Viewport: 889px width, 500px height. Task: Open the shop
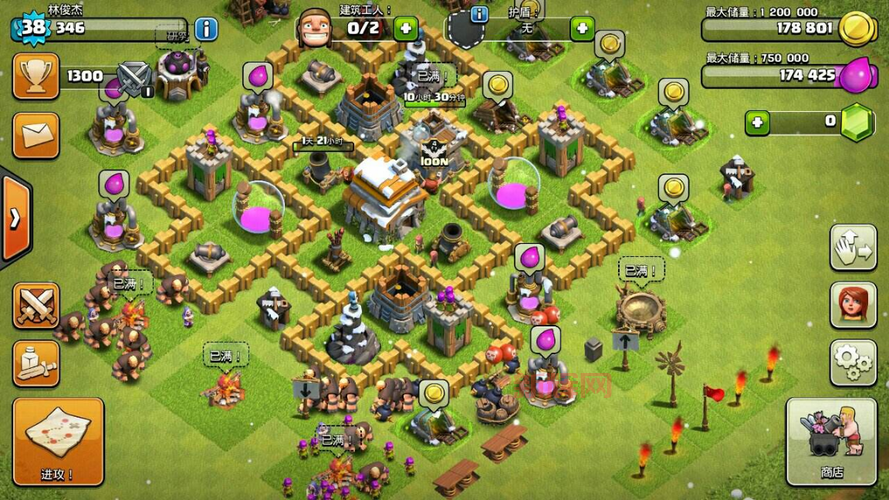830,440
